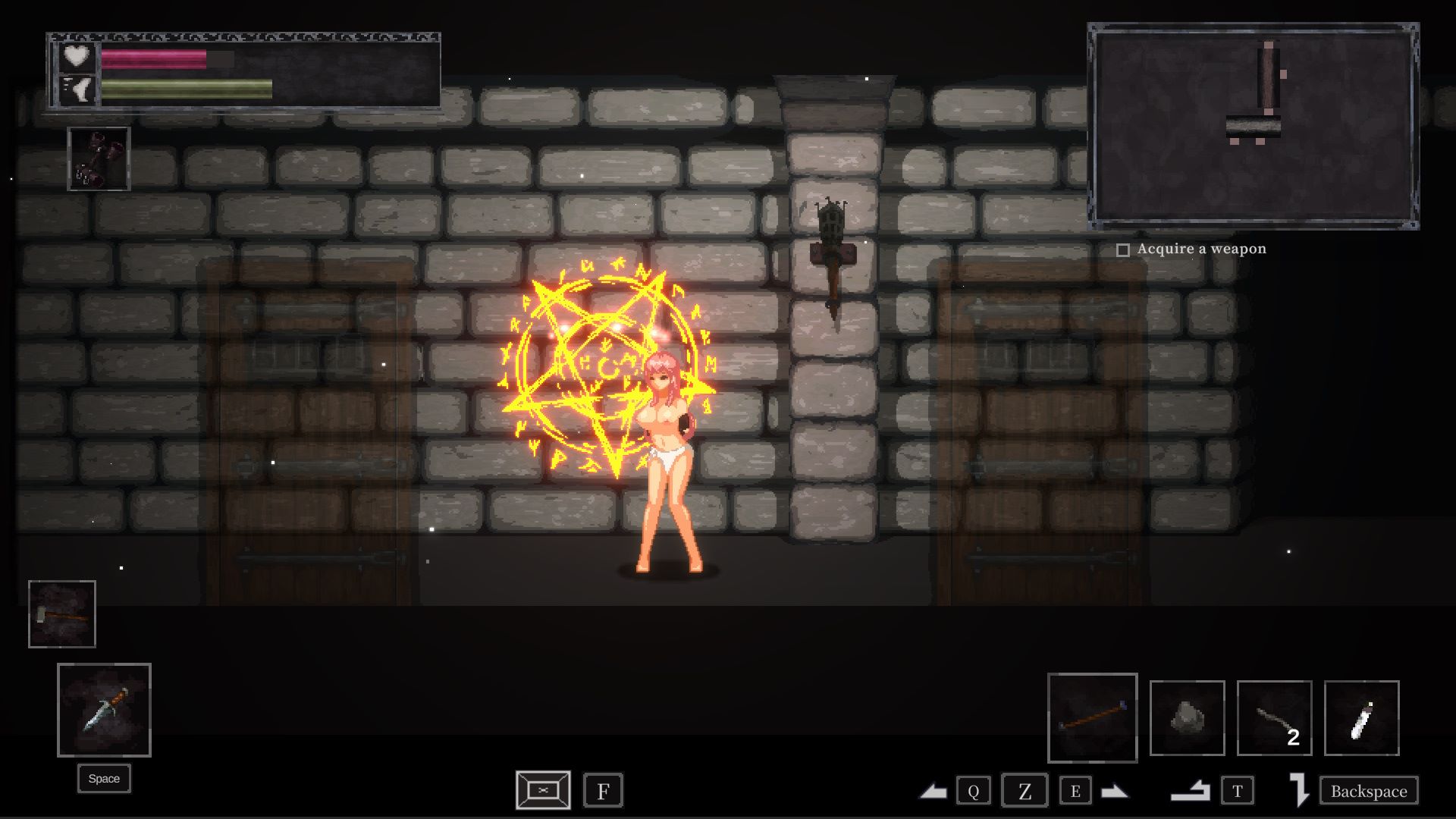Select the slot with two sticks

click(x=1274, y=717)
